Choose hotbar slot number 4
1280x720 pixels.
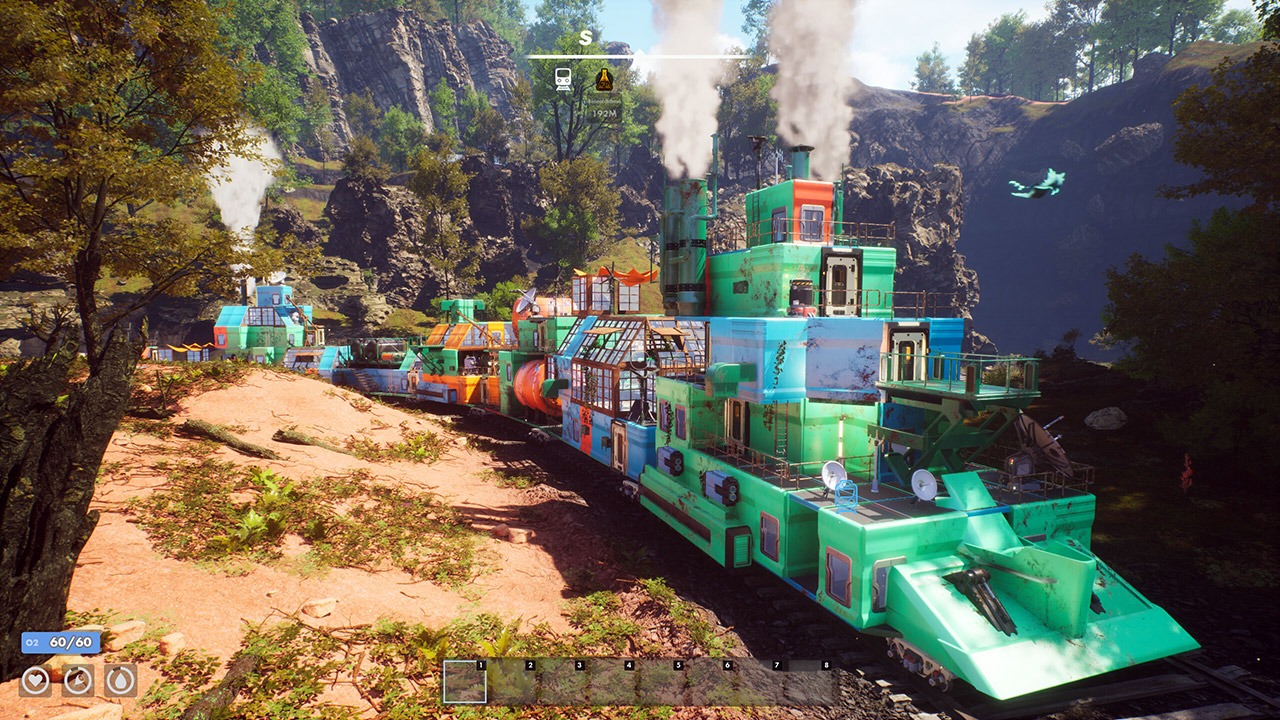click(x=612, y=681)
